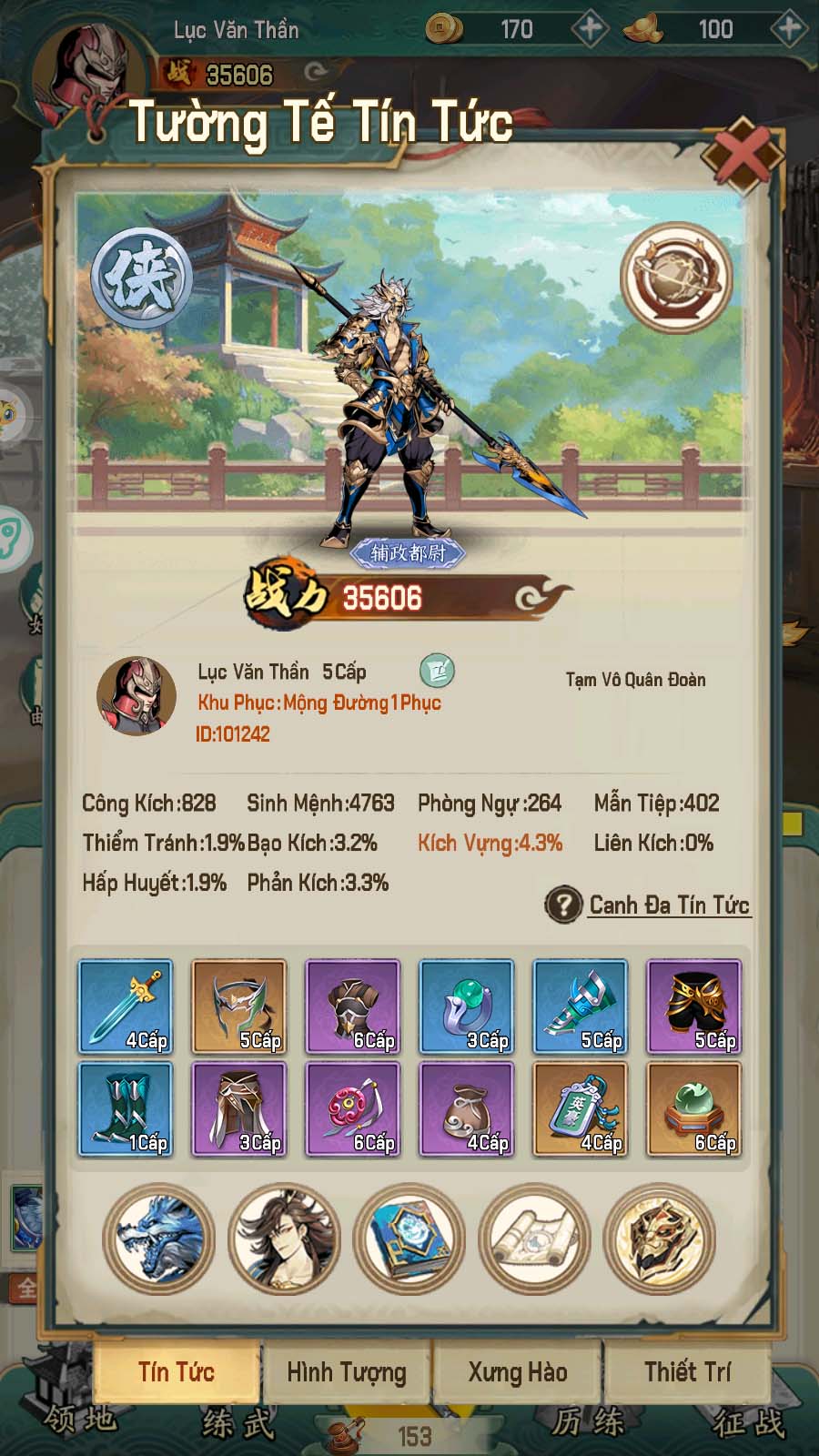This screenshot has width=819, height=1456.
Task: Open Canh Đa Tín Tức link
Action: pyautogui.click(x=669, y=905)
